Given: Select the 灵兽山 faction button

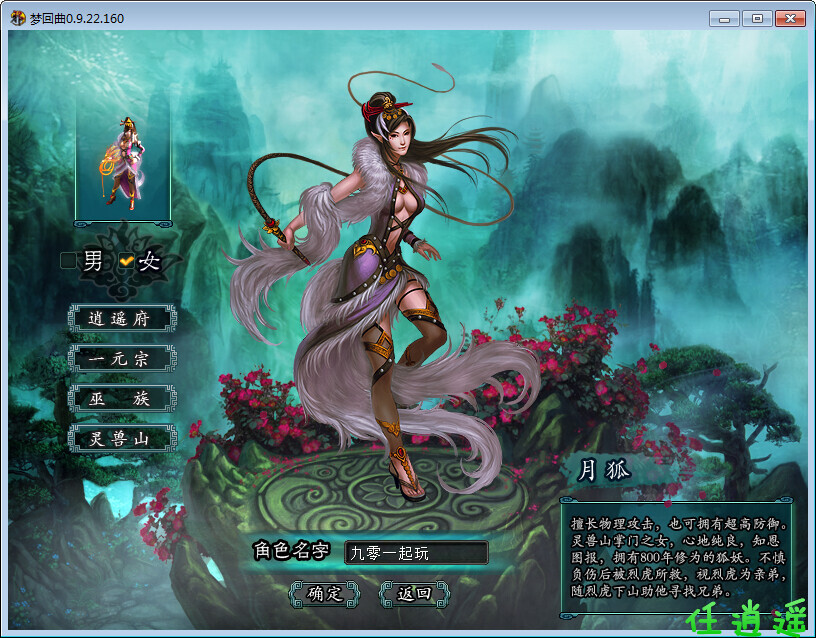Looking at the screenshot, I should [122, 438].
